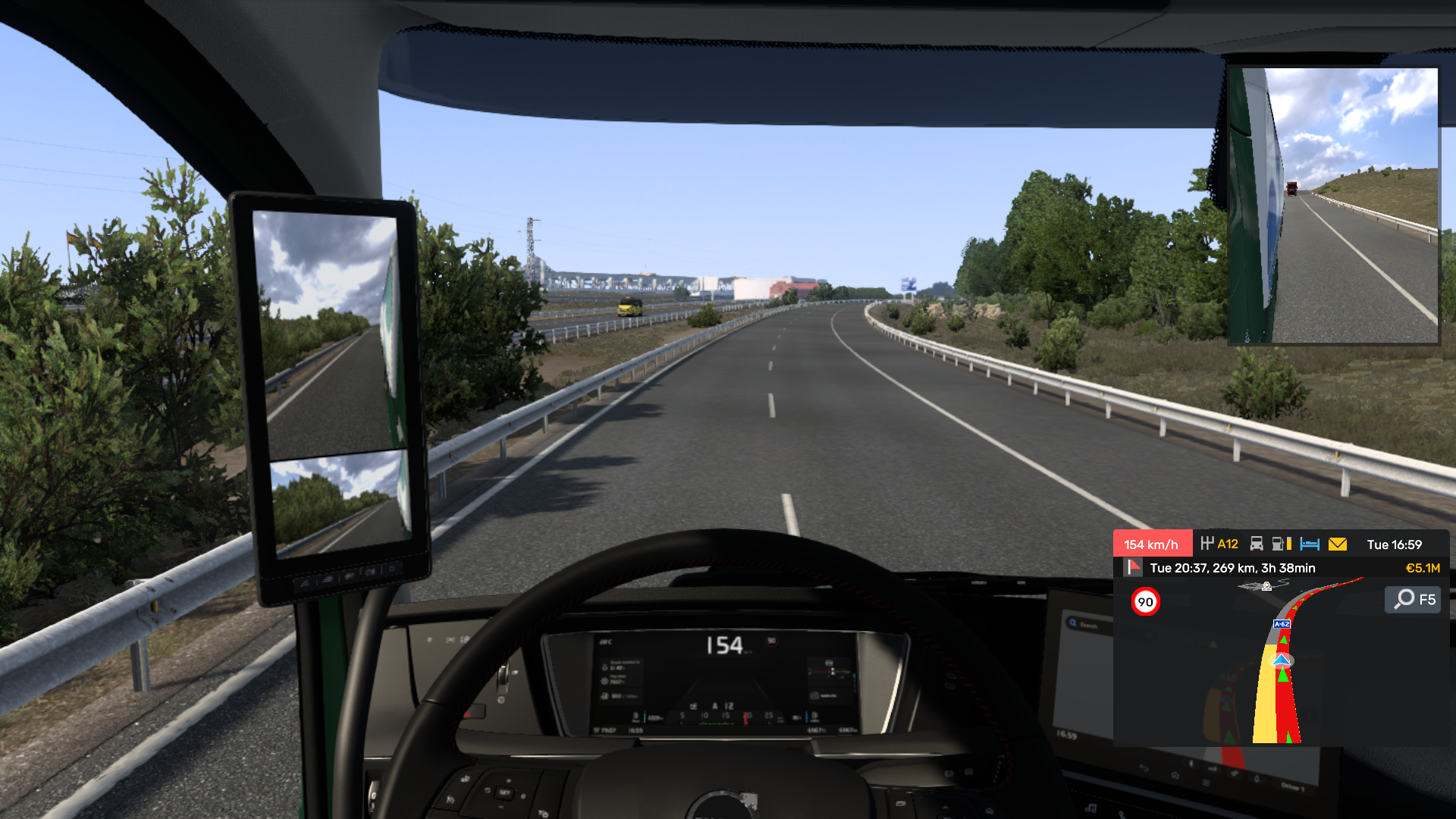Image resolution: width=1456 pixels, height=819 pixels.
Task: Switch to the Driver 1 tab on infotainment
Action: (x=1293, y=789)
